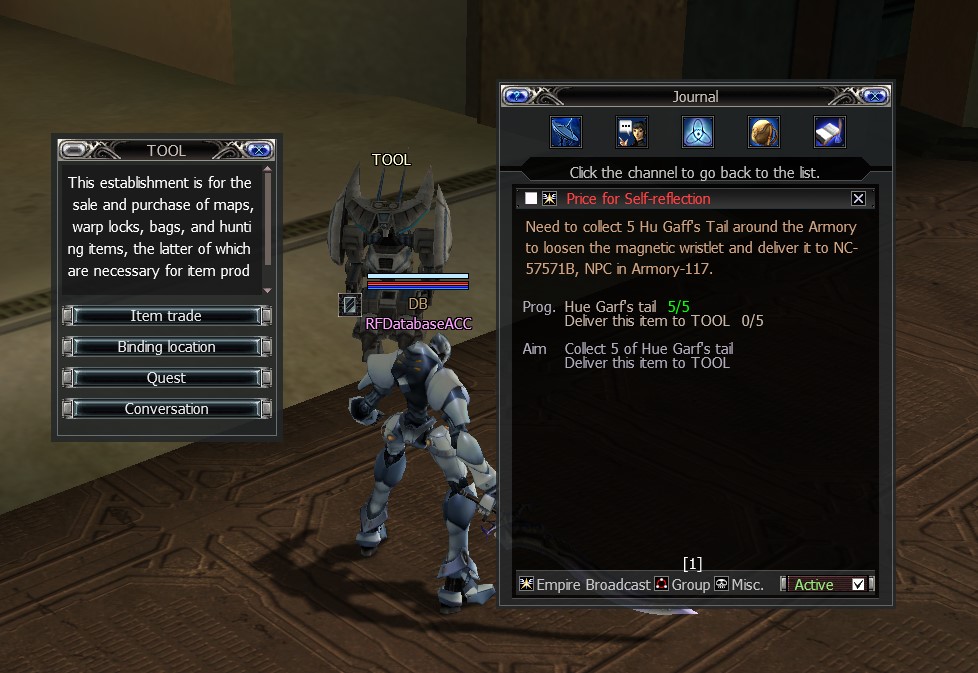Open the blue triple-ring emblem journal icon
The height and width of the screenshot is (673, 978).
coord(697,132)
